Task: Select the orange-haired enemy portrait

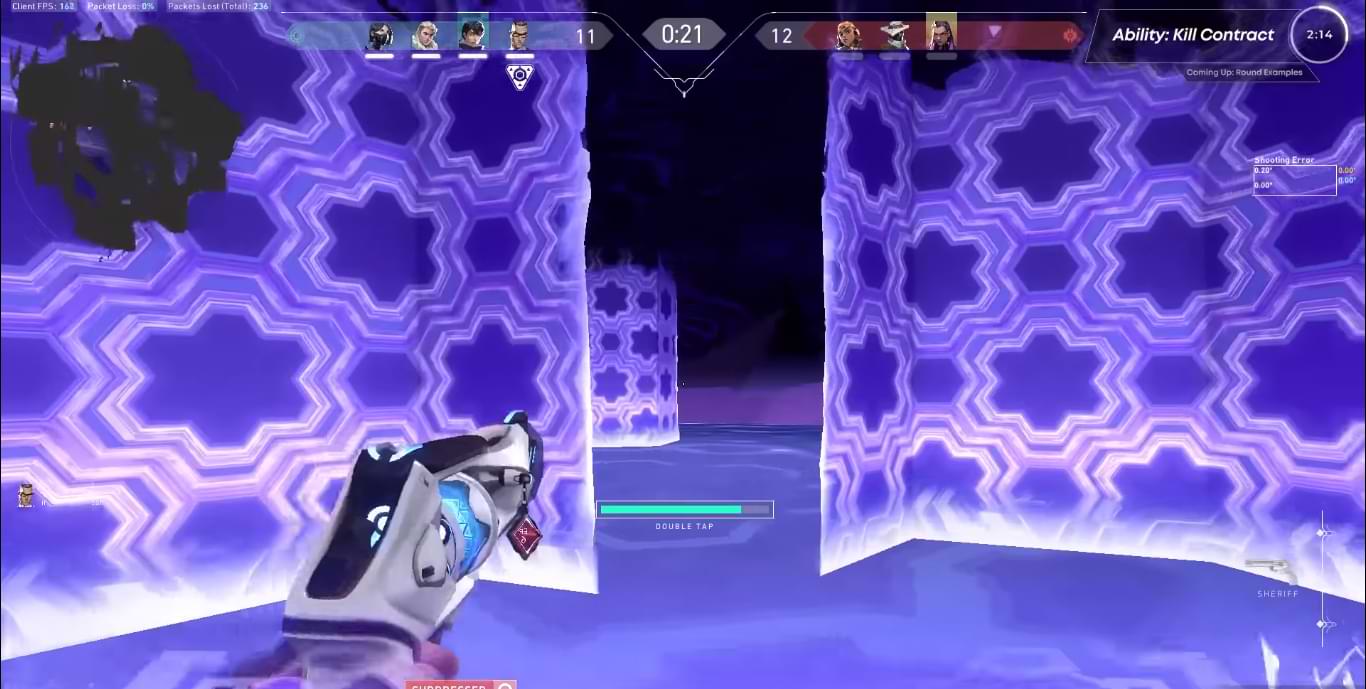Action: pyautogui.click(x=848, y=36)
